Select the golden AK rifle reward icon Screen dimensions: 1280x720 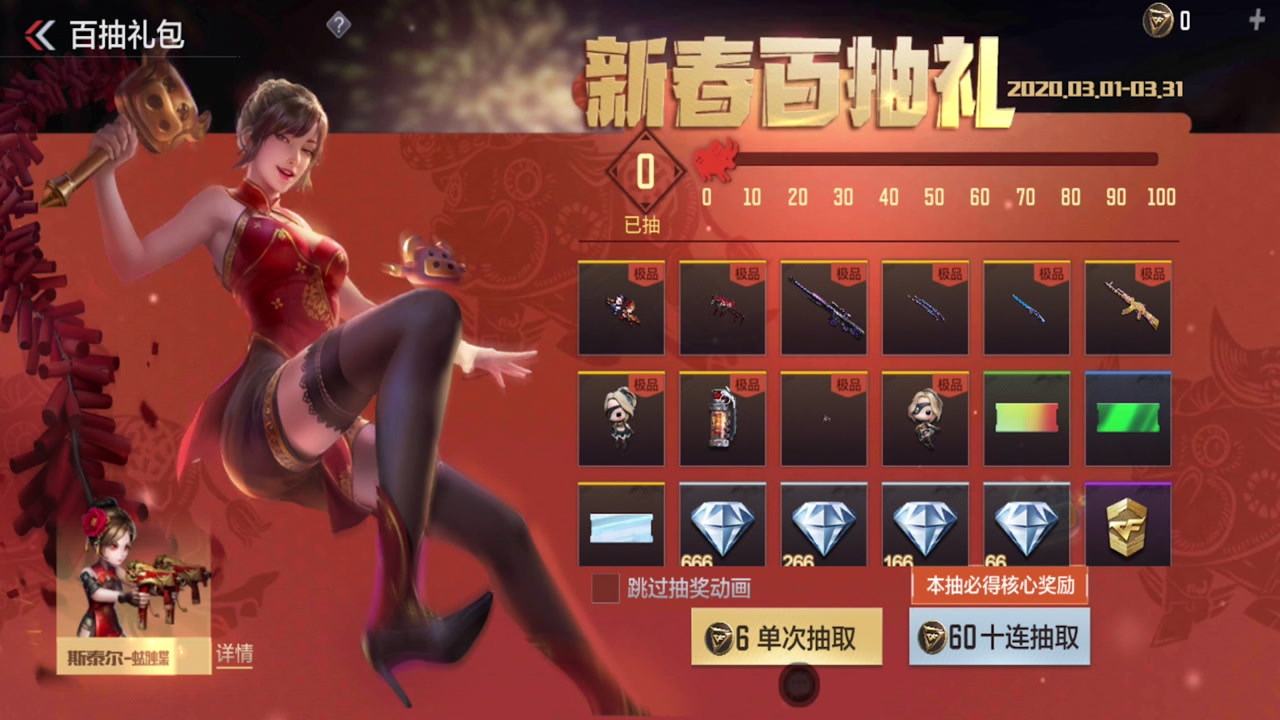1128,308
